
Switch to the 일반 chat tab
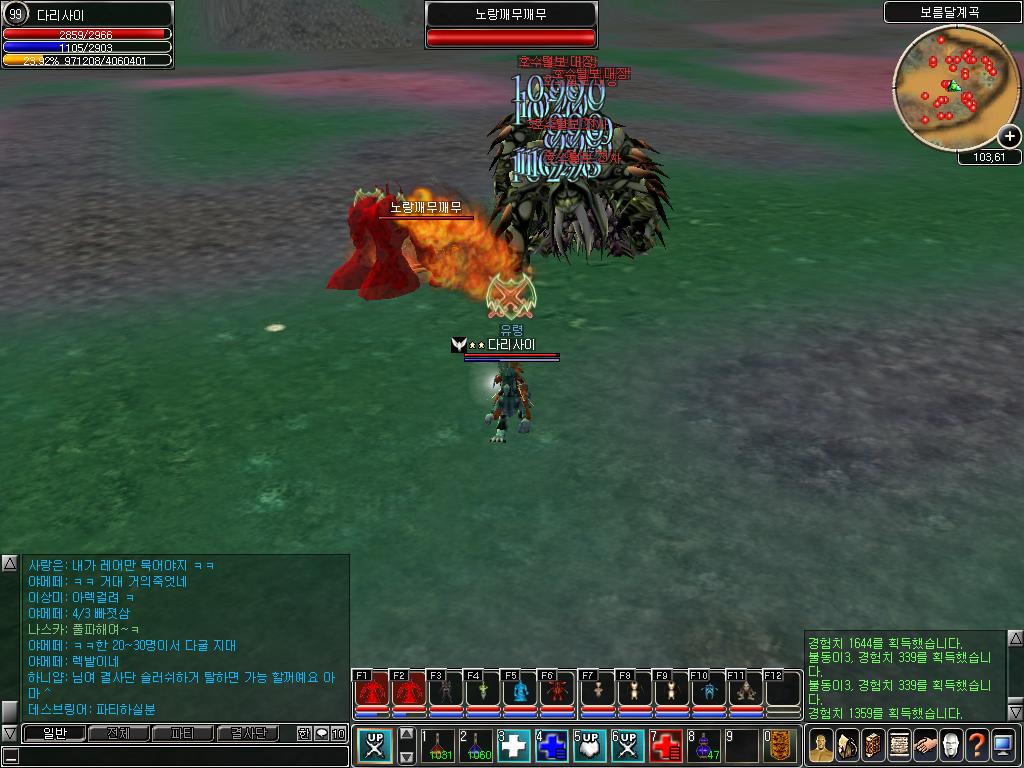[53, 733]
